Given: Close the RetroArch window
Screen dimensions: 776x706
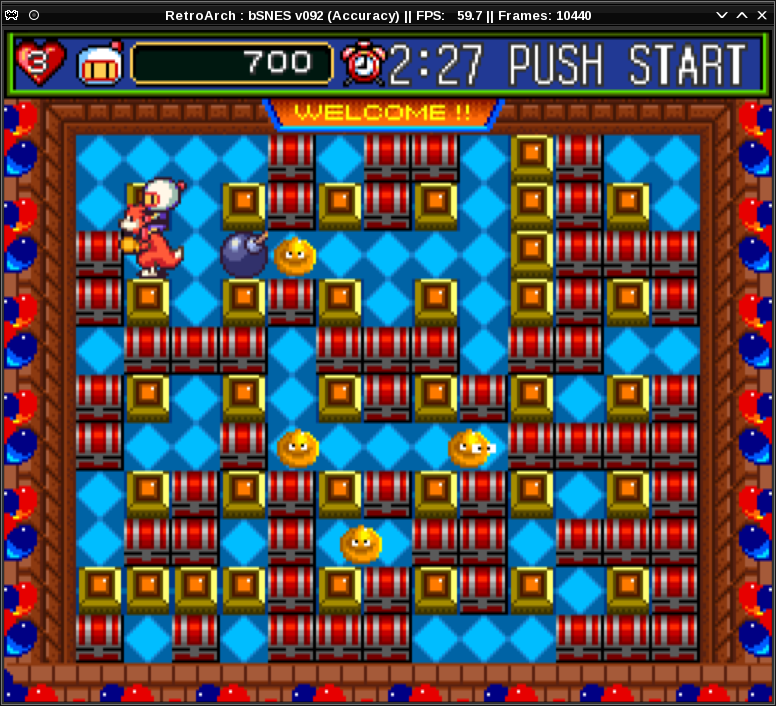Looking at the screenshot, I should (762, 15).
